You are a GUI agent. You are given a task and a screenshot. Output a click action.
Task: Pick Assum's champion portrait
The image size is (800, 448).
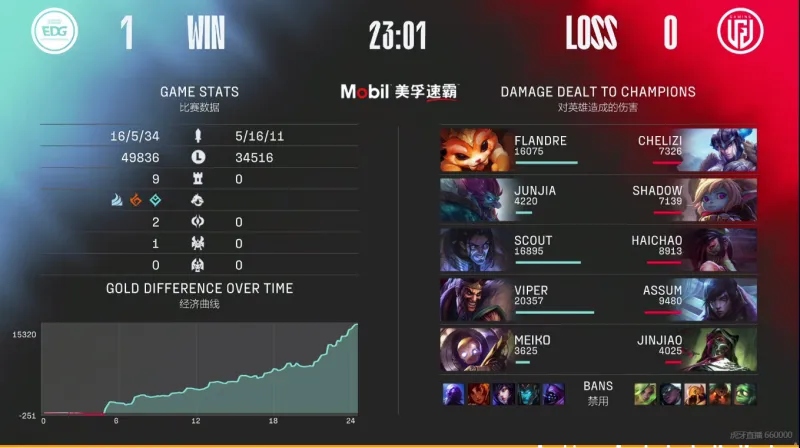point(722,299)
